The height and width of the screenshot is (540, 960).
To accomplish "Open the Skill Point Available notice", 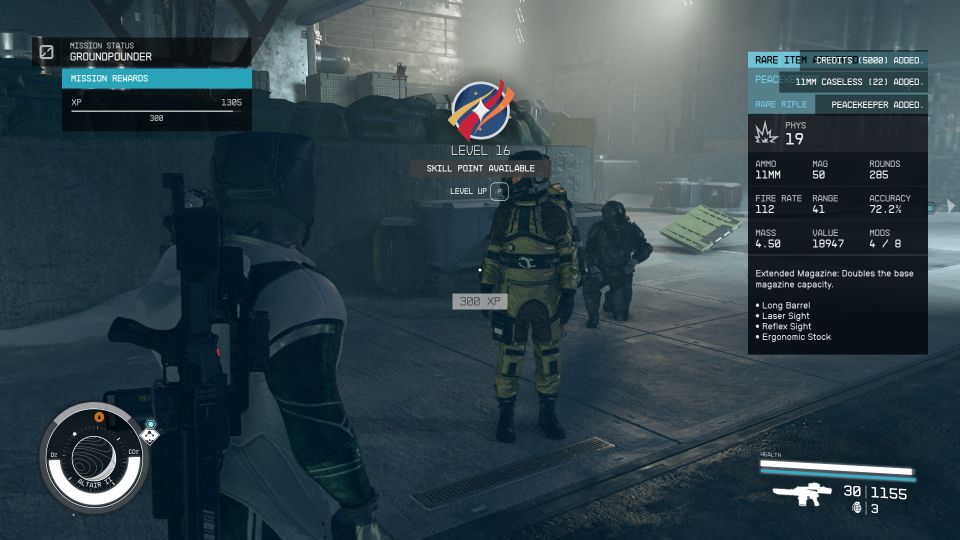I will 480,168.
